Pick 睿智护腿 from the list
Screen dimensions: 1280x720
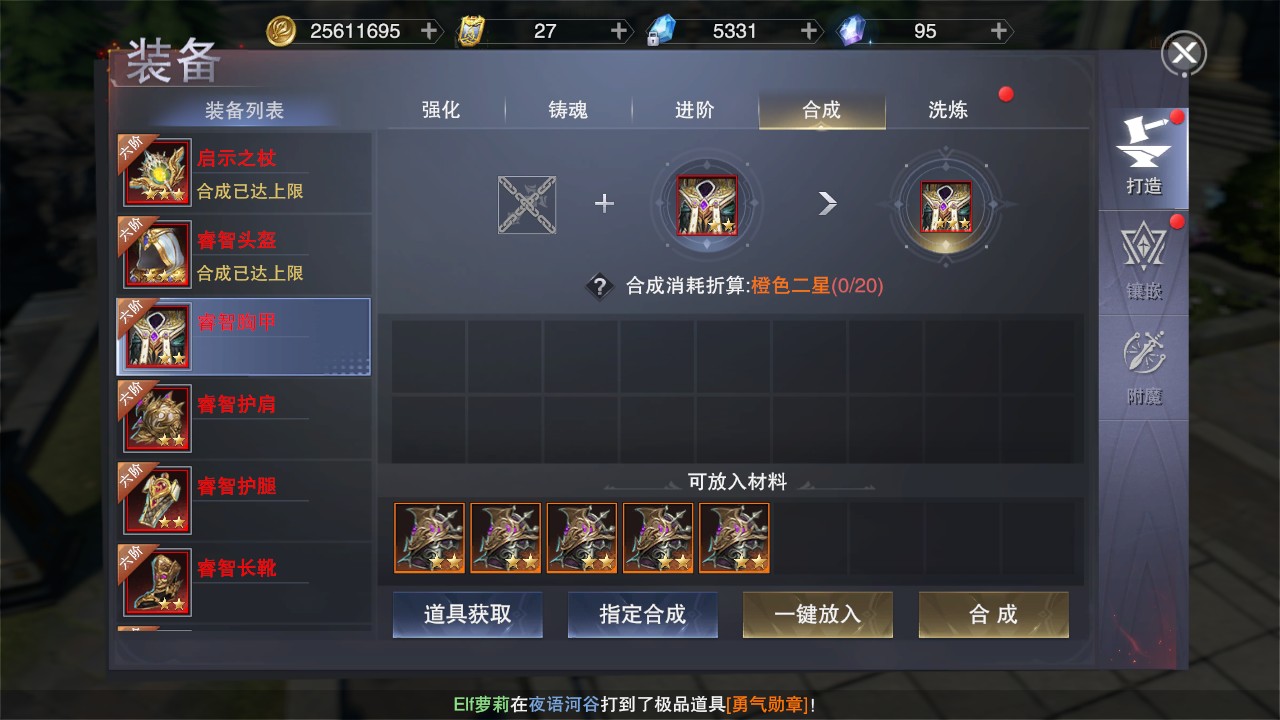point(244,501)
